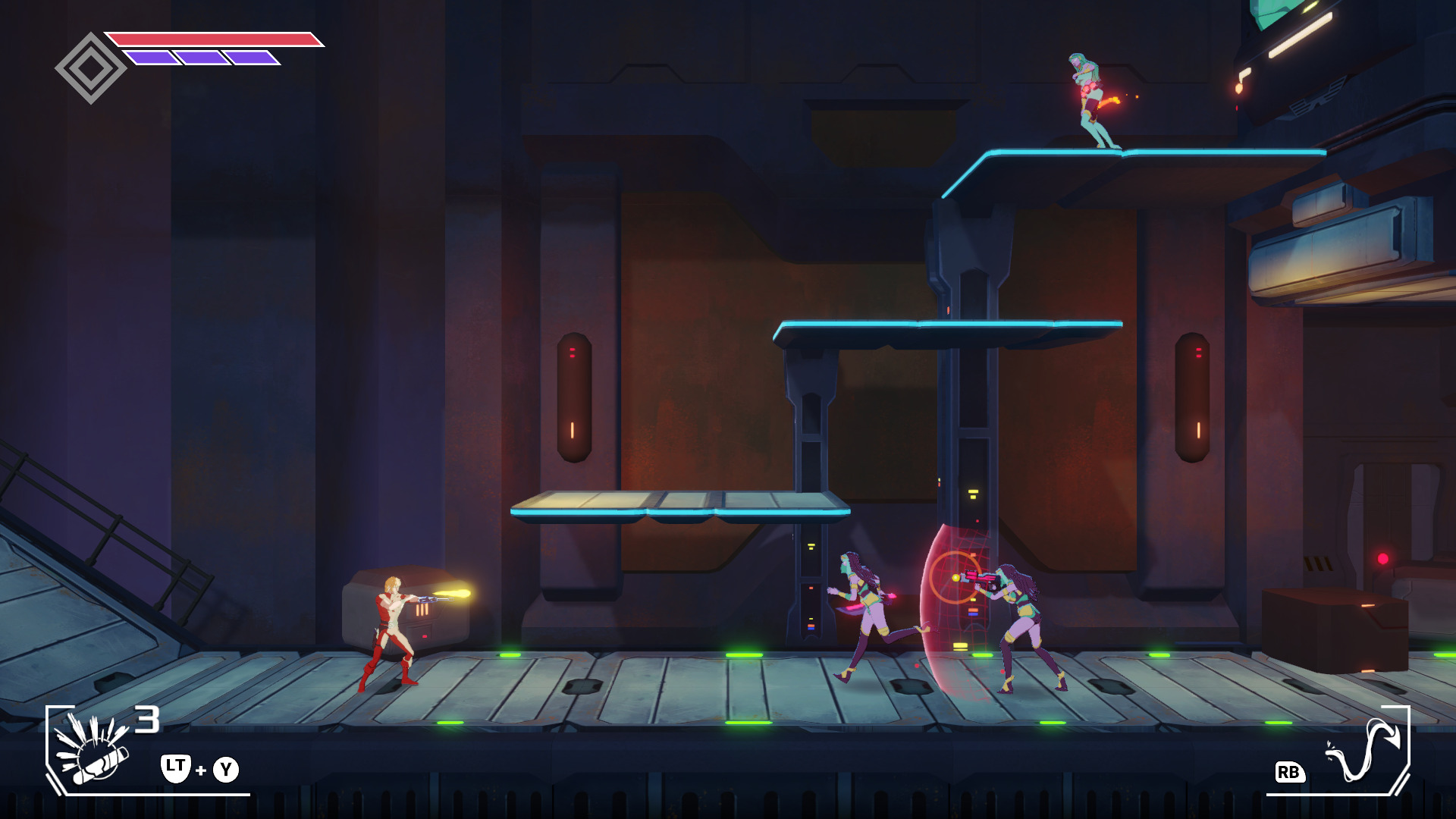The height and width of the screenshot is (819, 1456).
Task: Select the whip ability icon
Action: pyautogui.click(x=1363, y=750)
